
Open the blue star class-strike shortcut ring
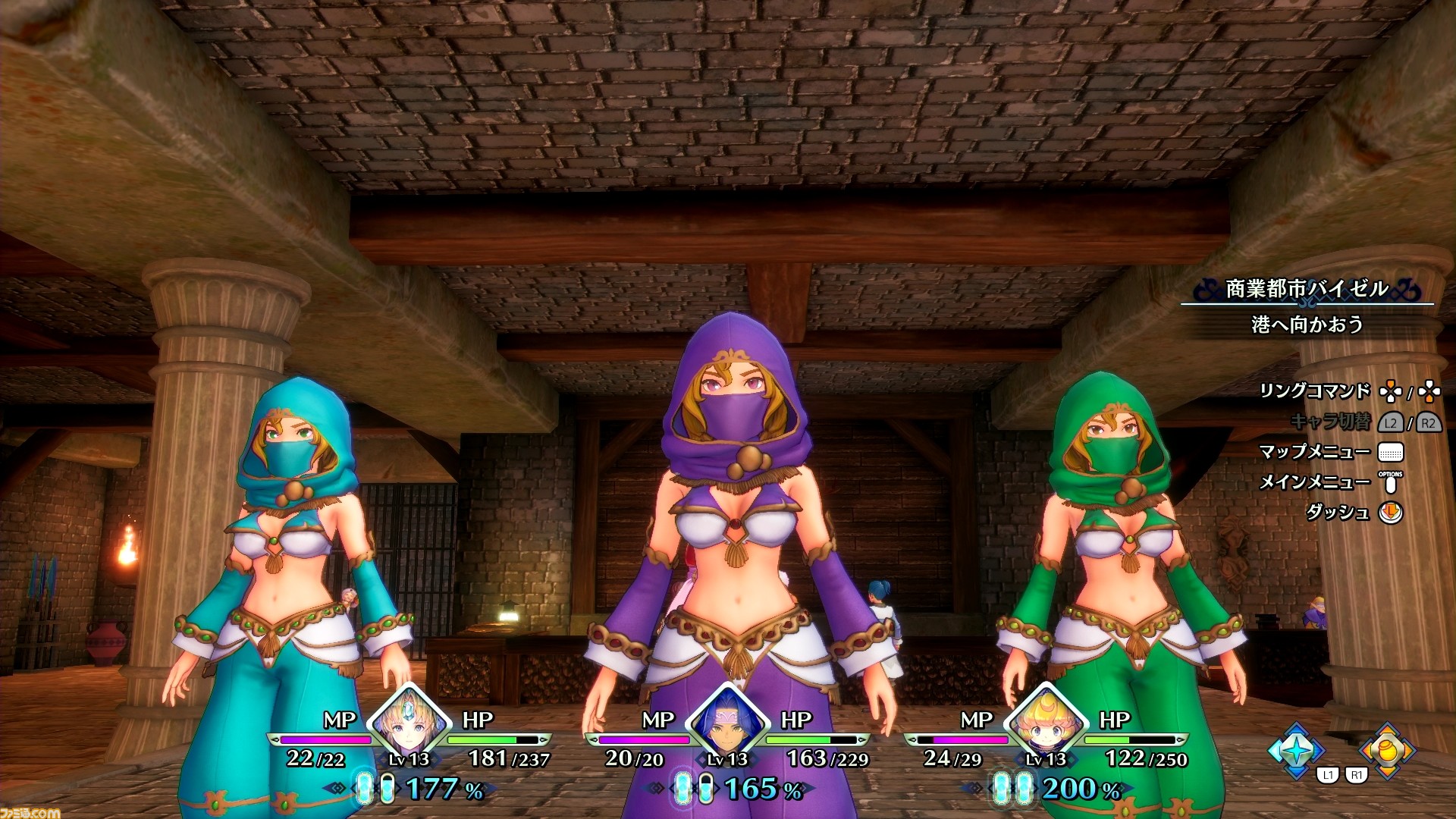(x=1296, y=750)
